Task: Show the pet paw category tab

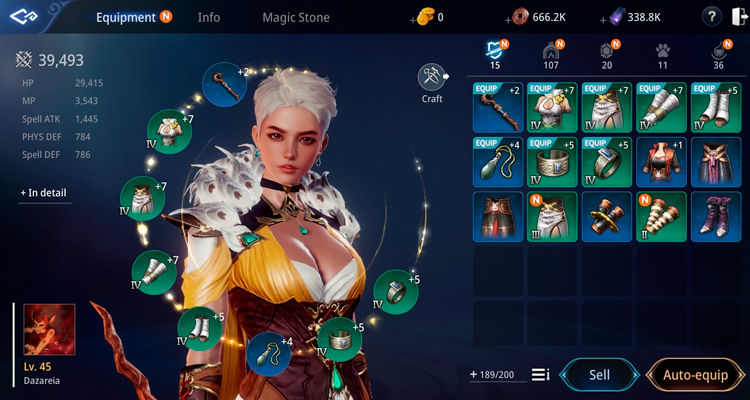Action: 662,52
